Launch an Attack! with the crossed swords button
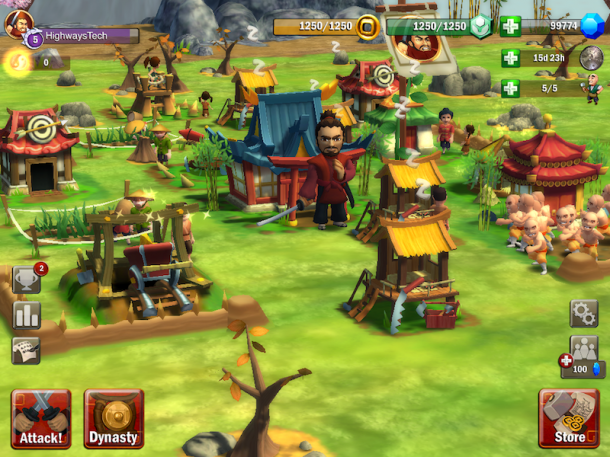This screenshot has height=457, width=610. coord(41,419)
